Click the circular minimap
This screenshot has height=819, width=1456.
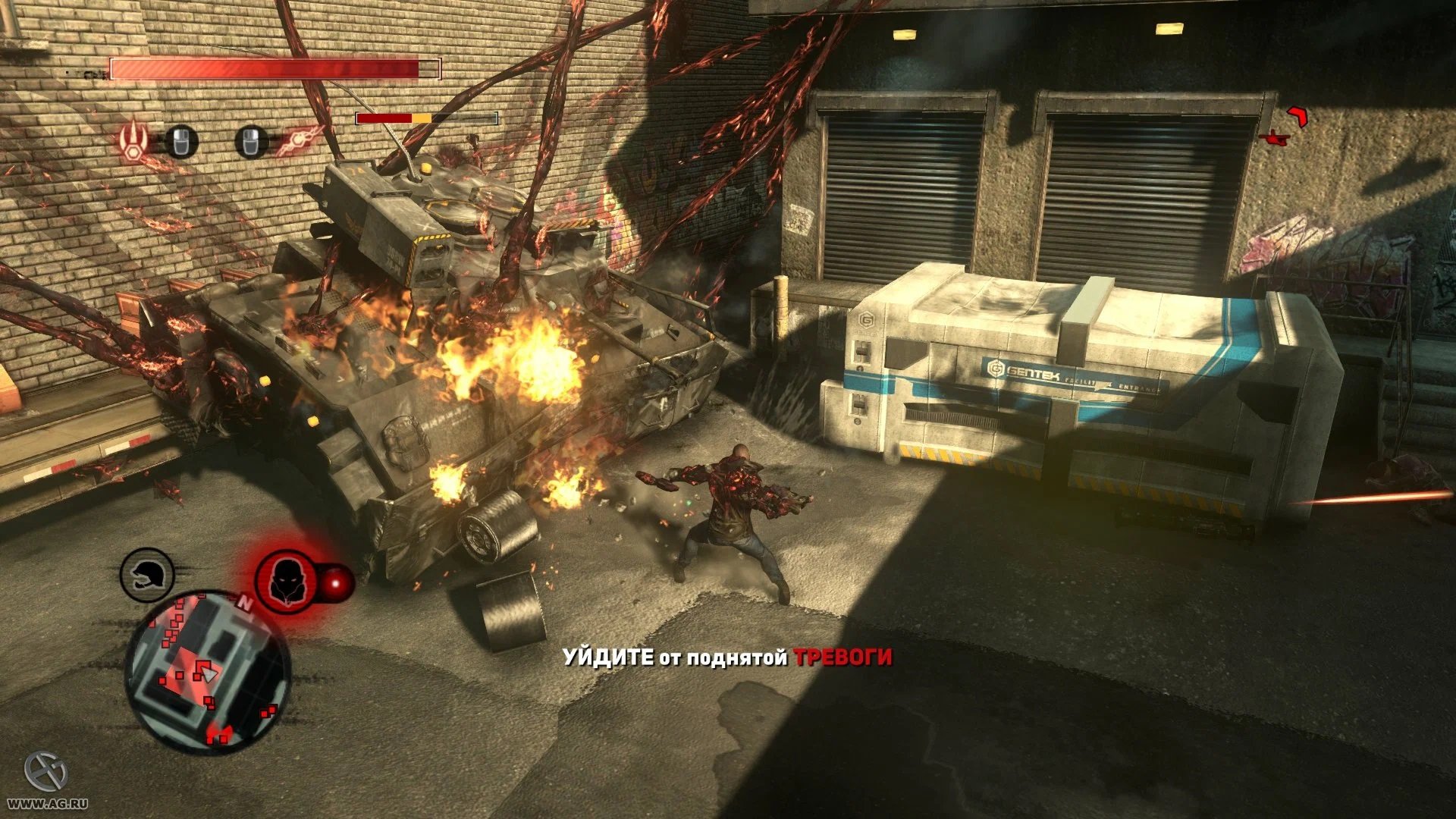[206, 670]
